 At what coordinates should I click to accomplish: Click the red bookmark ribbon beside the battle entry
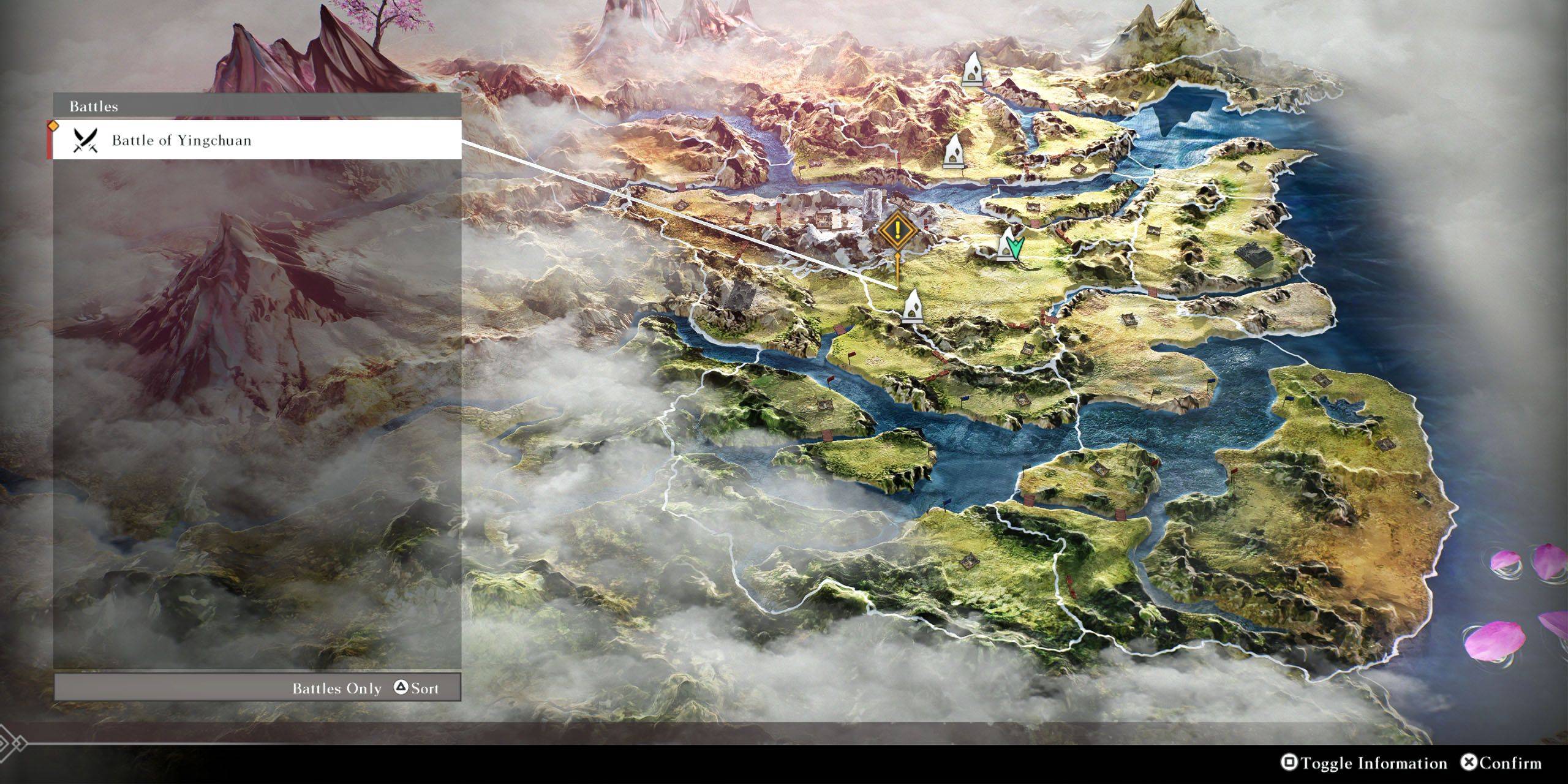tap(50, 141)
